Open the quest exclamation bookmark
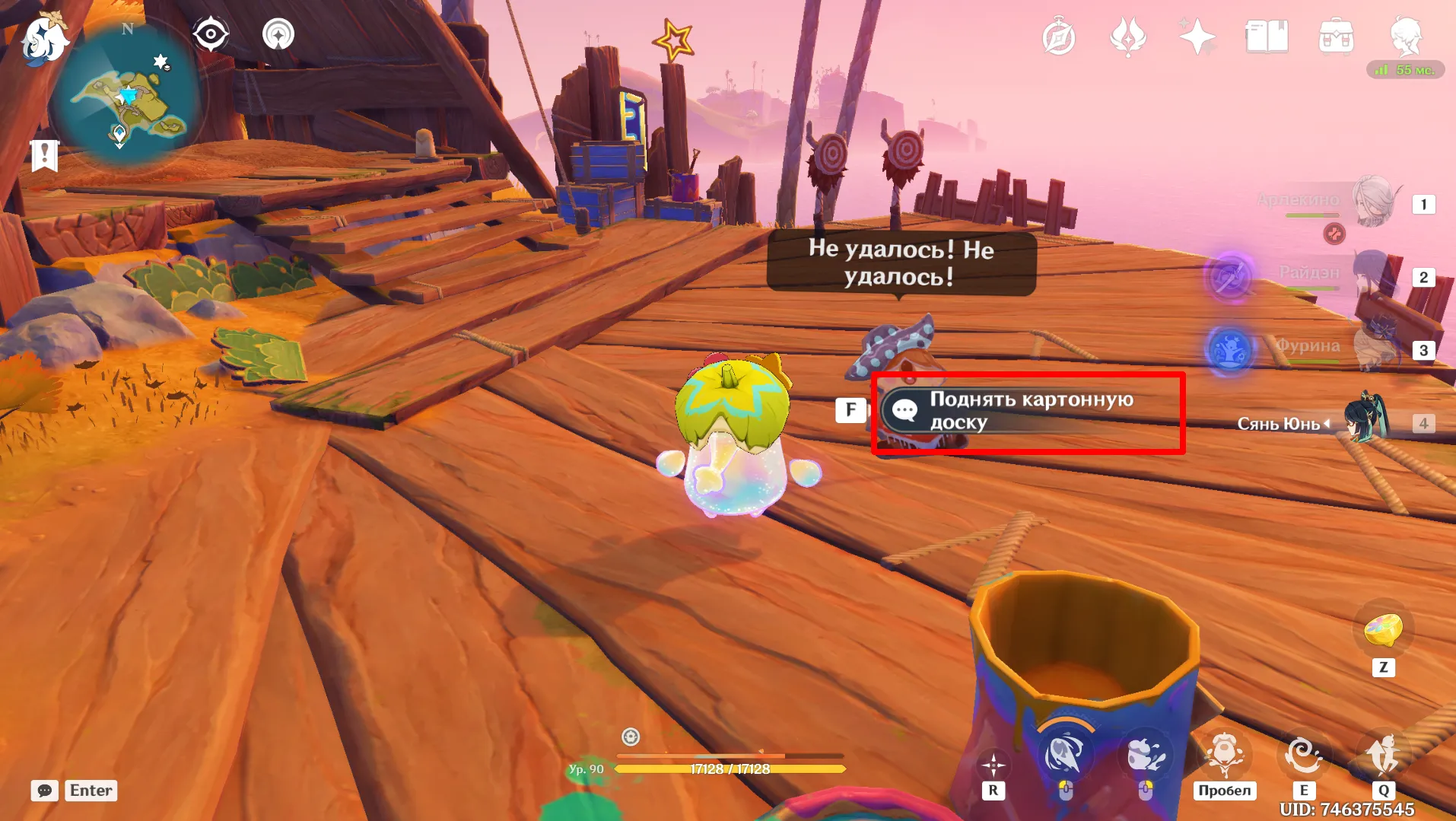This screenshot has width=1456, height=821. [x=45, y=155]
